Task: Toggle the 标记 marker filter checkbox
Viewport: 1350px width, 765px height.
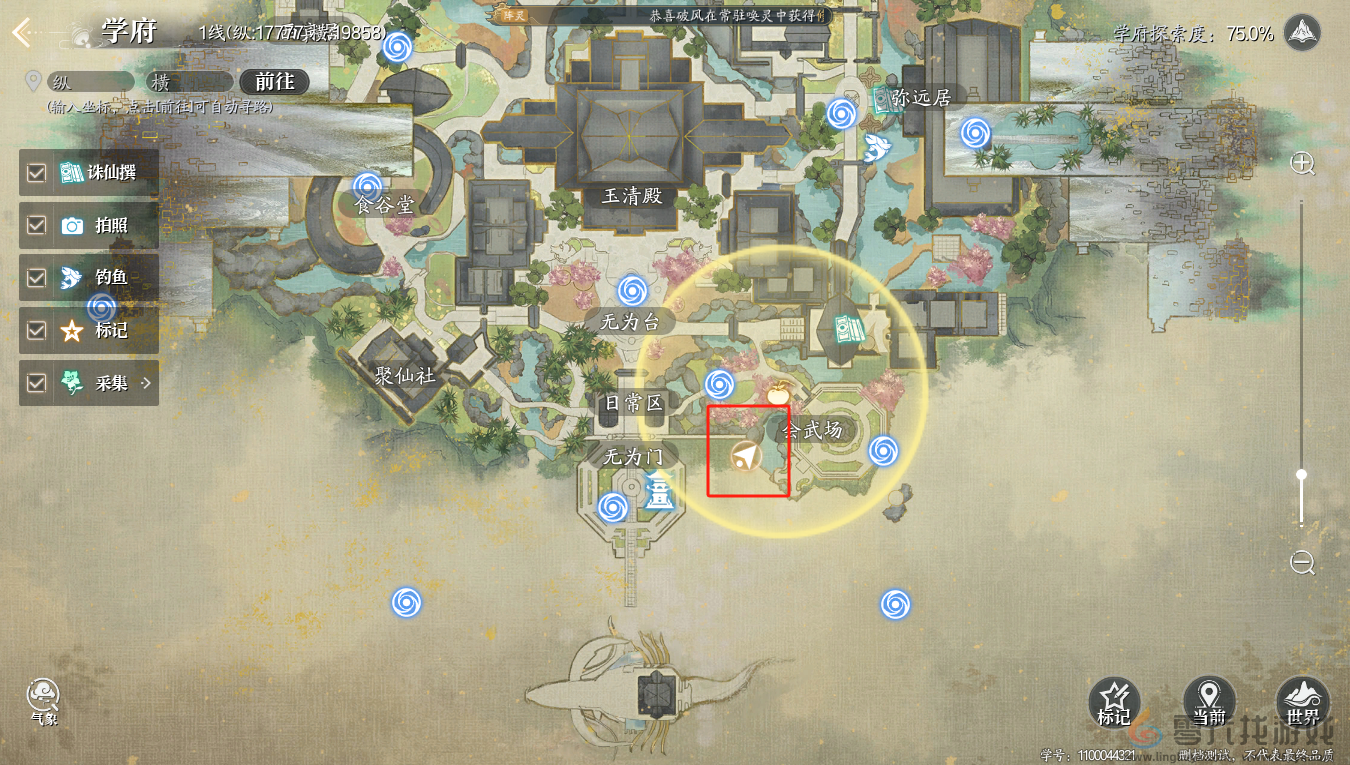Action: 37,331
